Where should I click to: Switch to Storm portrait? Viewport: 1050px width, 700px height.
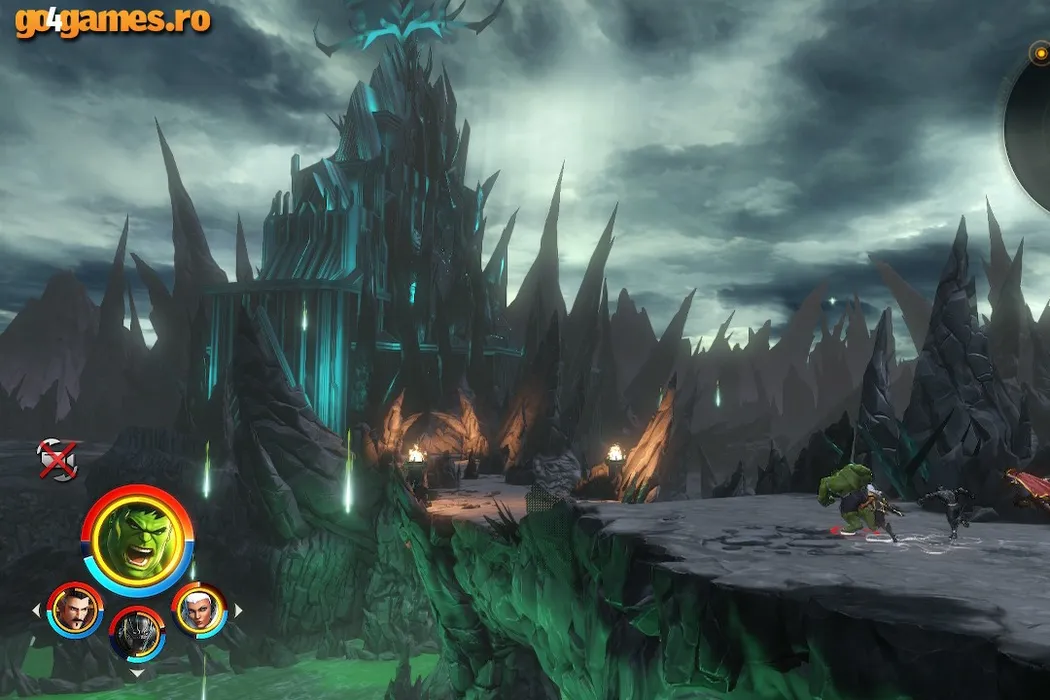click(199, 609)
